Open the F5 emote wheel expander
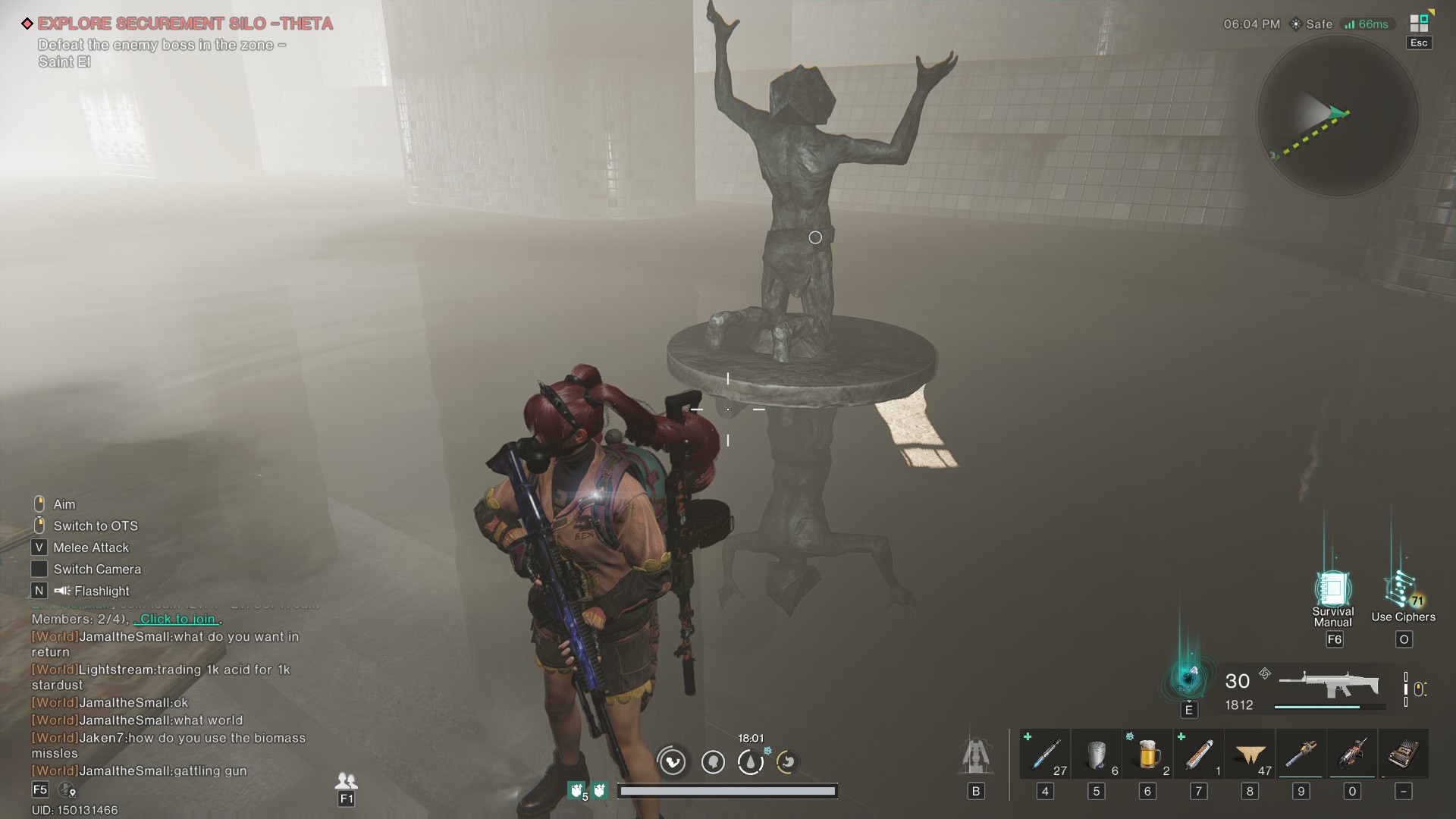Viewport: 1456px width, 819px height. coord(39,789)
